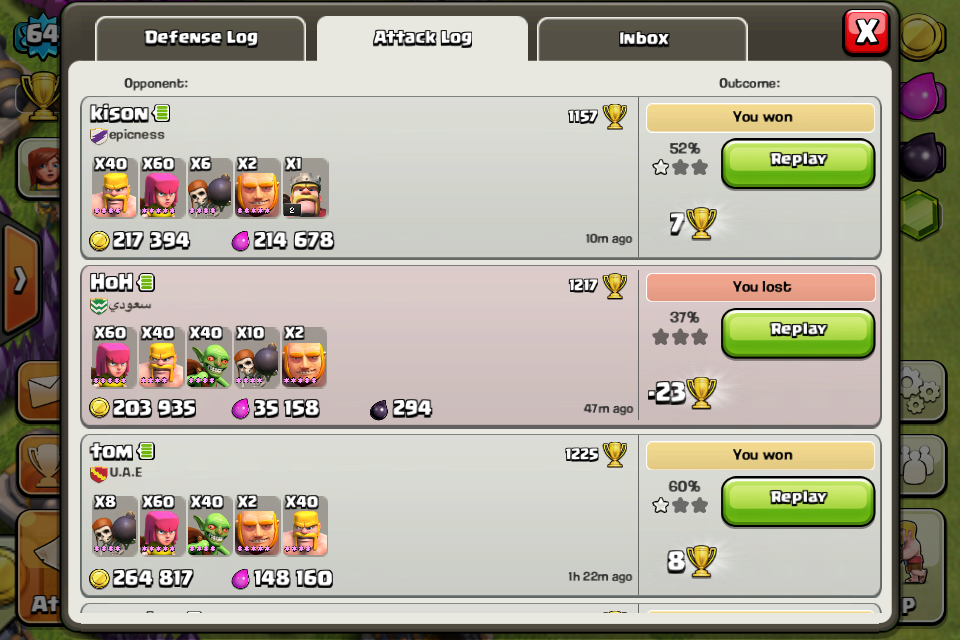The image size is (960, 640).
Task: Expand the side arrow panel on left edge
Action: point(19,280)
